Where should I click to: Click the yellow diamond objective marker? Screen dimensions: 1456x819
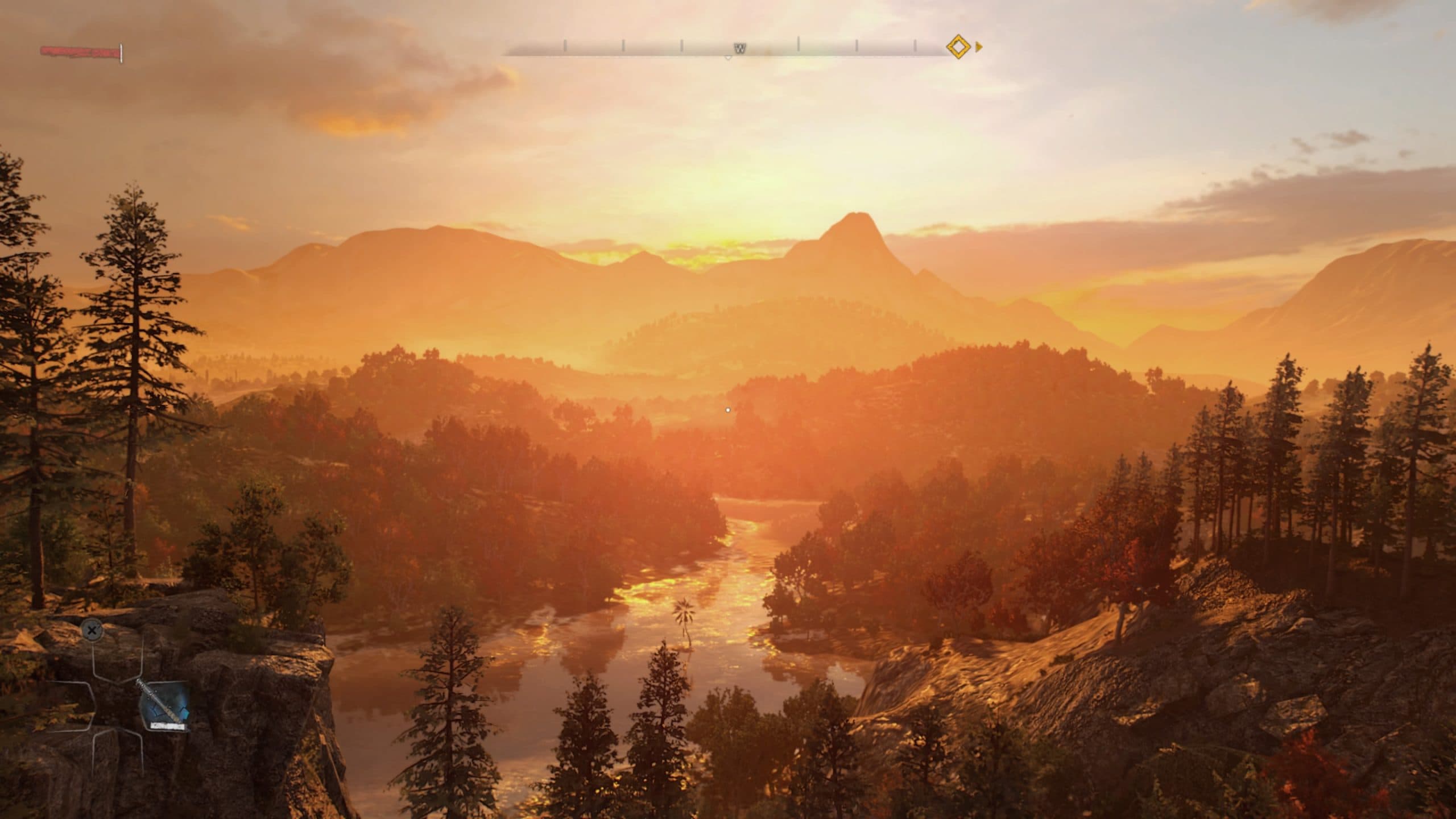click(x=958, y=47)
